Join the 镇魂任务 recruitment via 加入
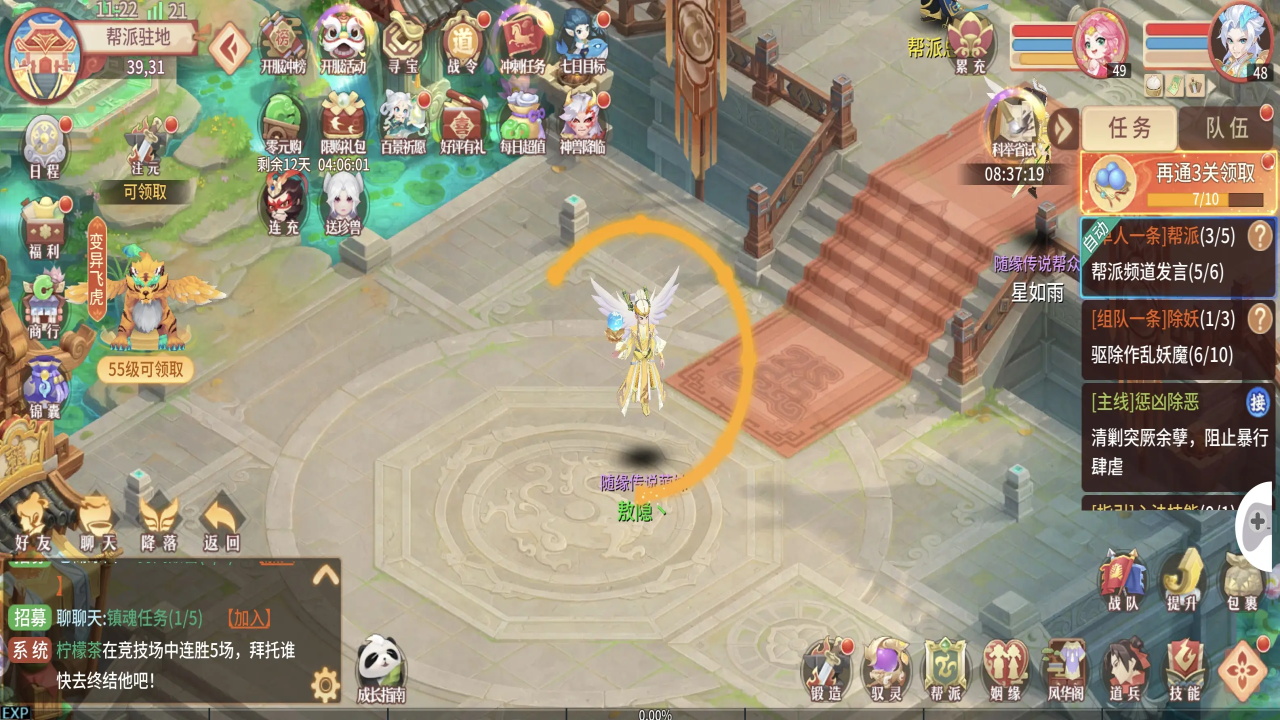The image size is (1280, 720). click(x=248, y=619)
